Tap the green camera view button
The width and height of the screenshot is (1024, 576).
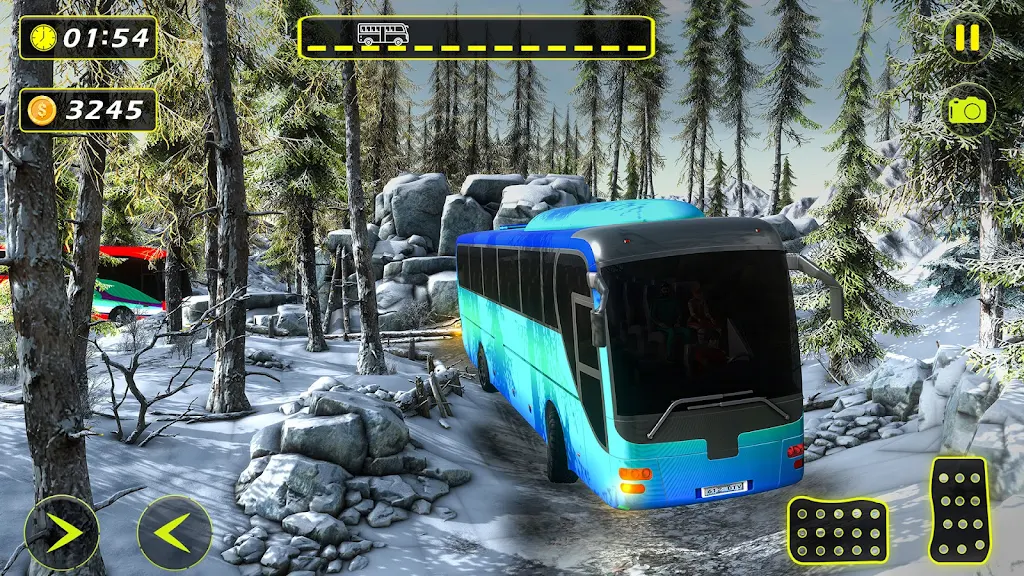(967, 109)
